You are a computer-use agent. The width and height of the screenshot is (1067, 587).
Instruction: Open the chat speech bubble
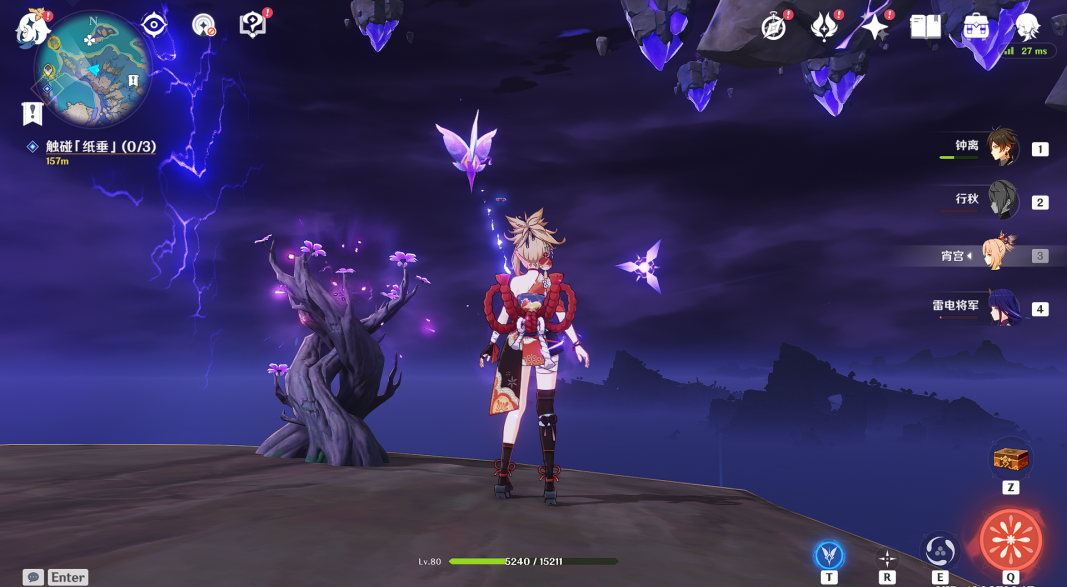pyautogui.click(x=33, y=577)
